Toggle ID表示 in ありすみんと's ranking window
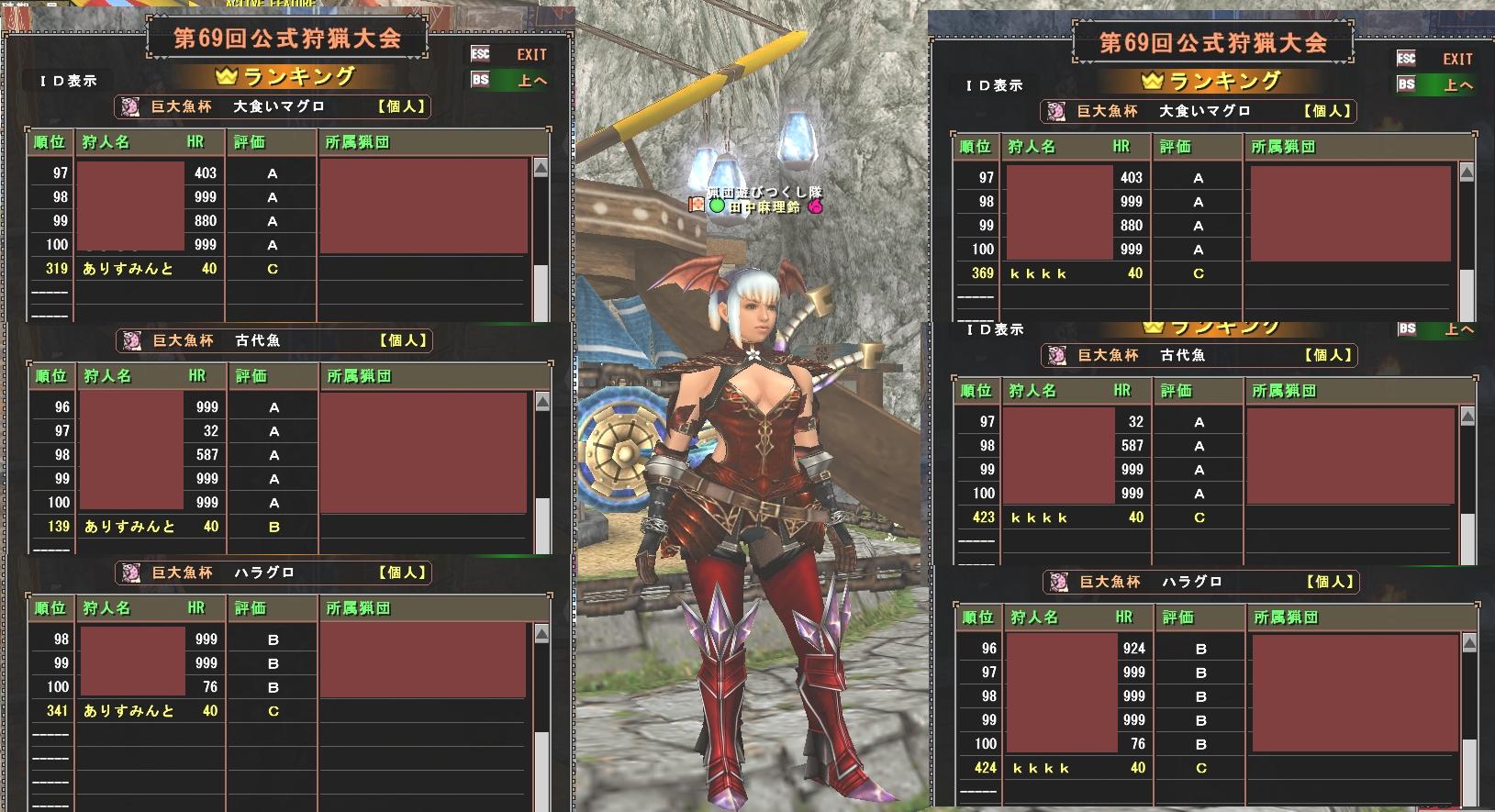 click(x=69, y=81)
